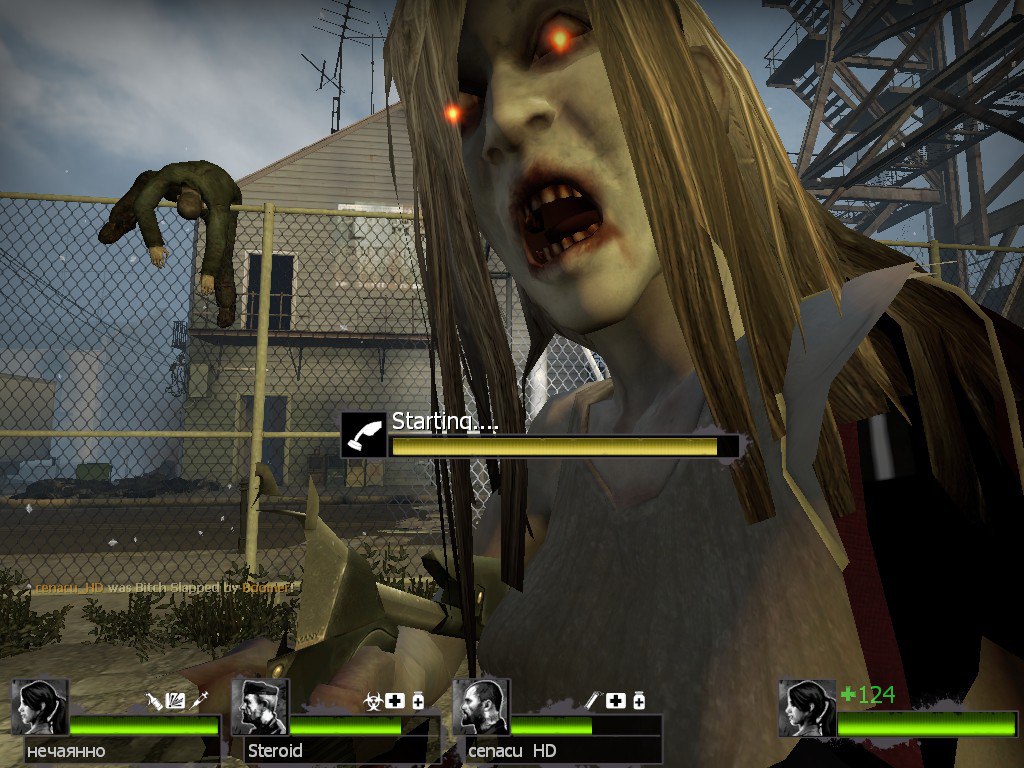Click your own survivor portrait beside +124

coord(807,708)
